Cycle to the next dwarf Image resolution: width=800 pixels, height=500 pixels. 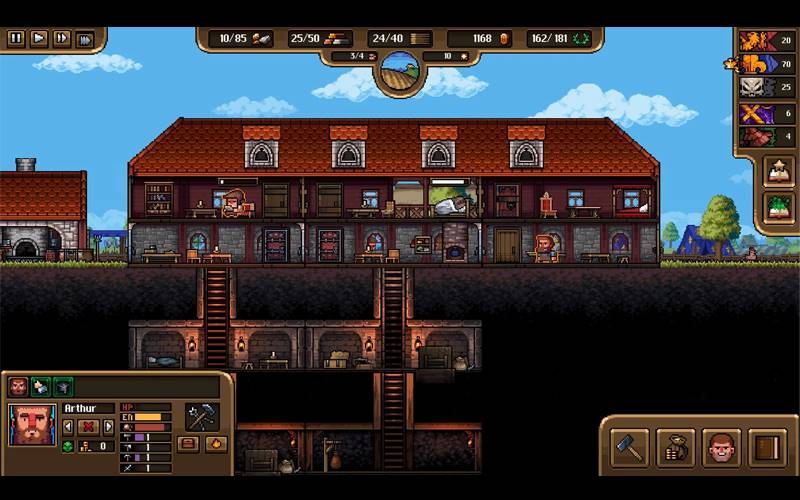108,426
